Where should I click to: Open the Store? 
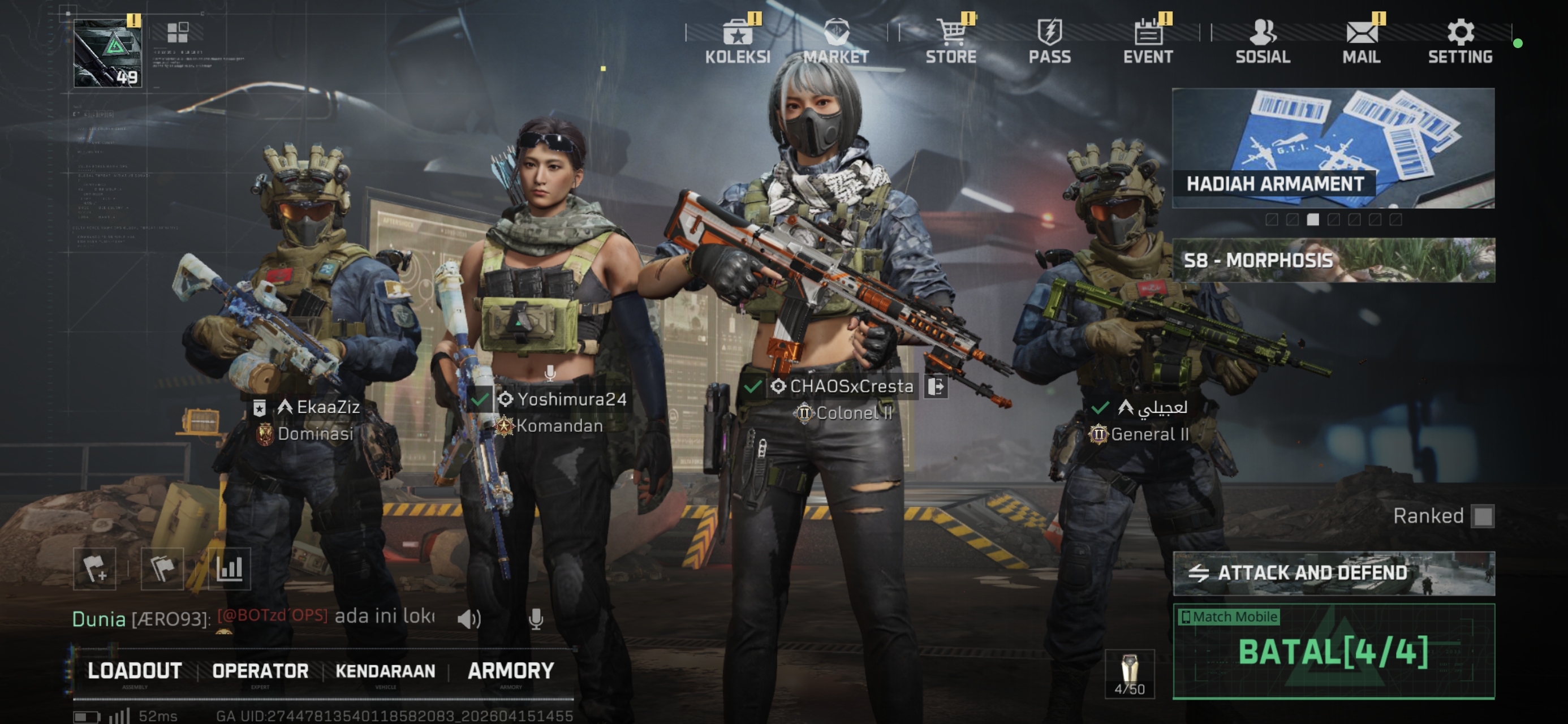(x=951, y=40)
